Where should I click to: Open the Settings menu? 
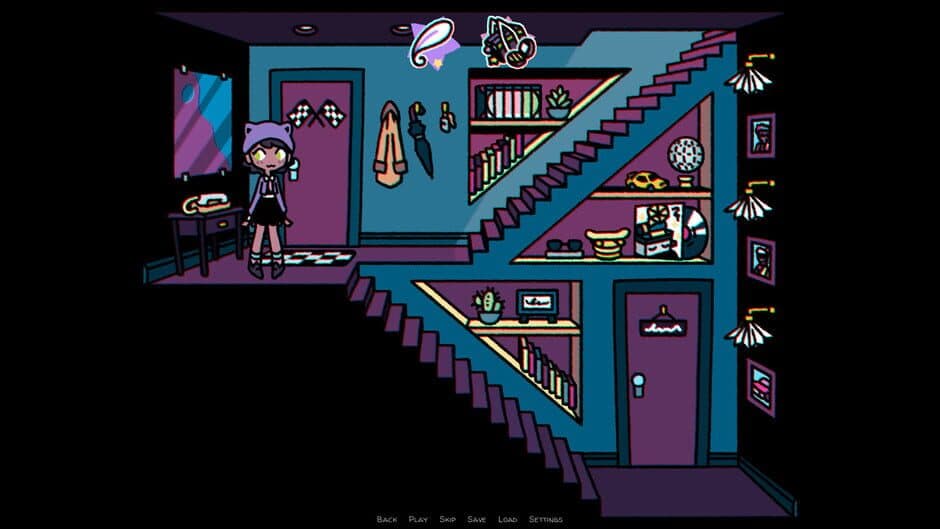click(x=545, y=519)
